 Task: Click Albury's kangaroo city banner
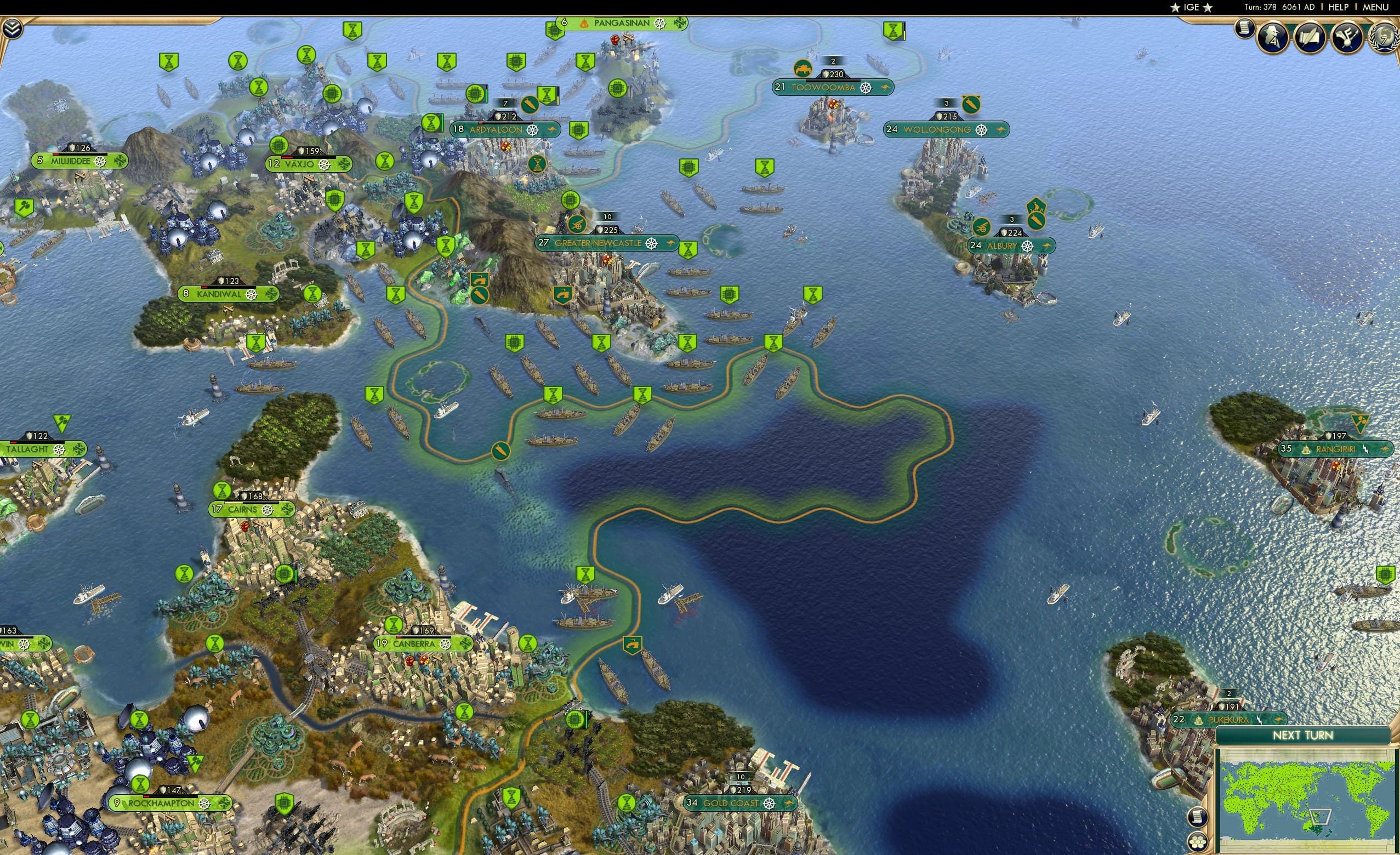1011,246
